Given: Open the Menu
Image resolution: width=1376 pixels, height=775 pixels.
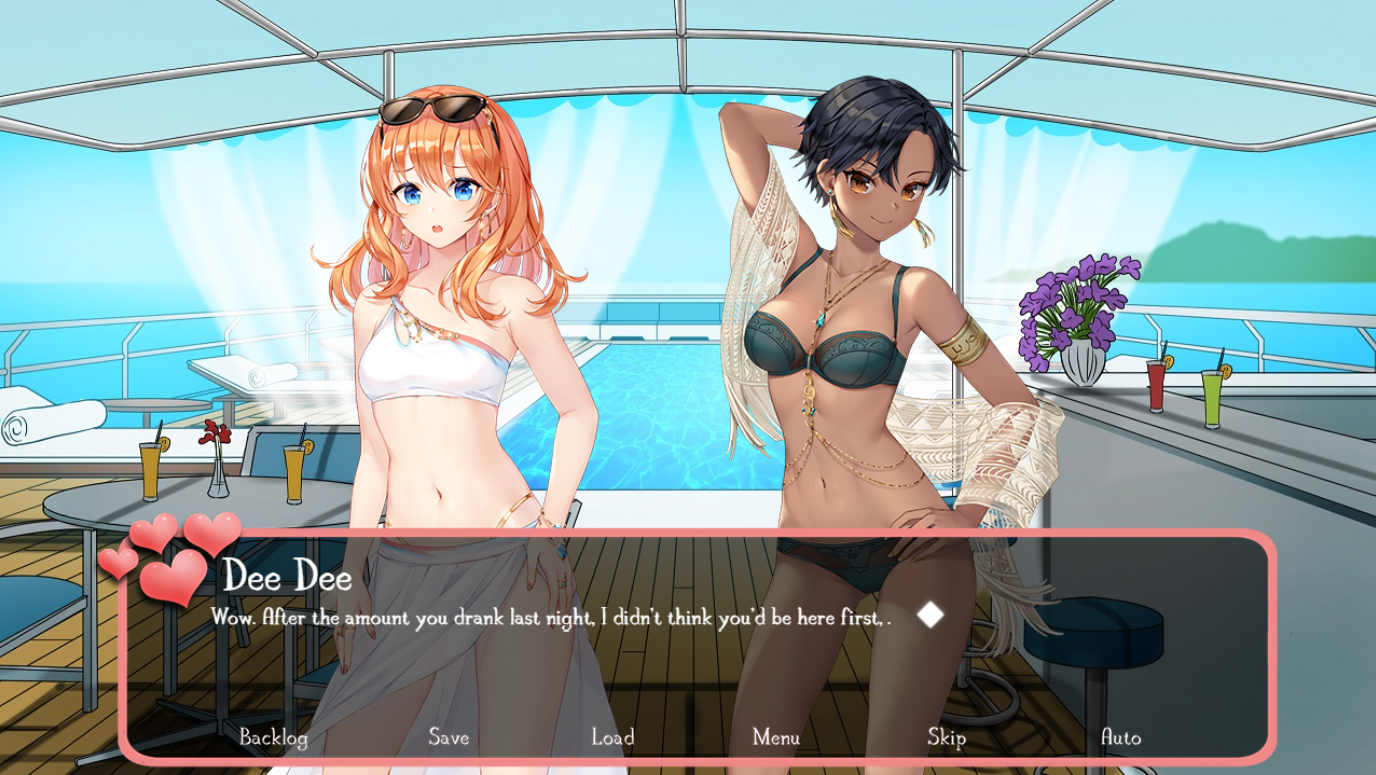Looking at the screenshot, I should point(776,738).
